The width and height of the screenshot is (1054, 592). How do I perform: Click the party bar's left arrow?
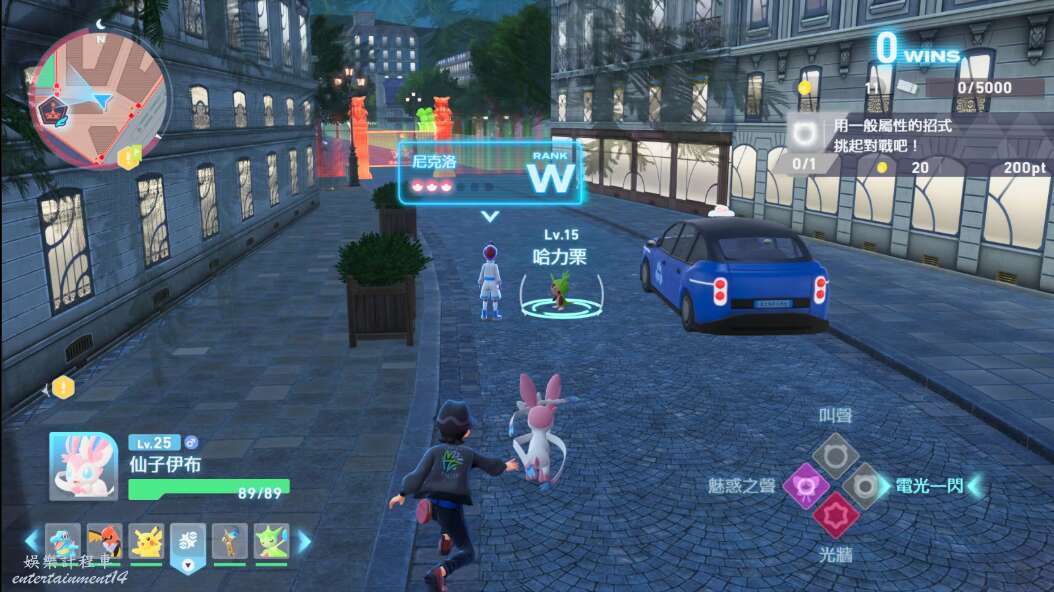[x=32, y=541]
